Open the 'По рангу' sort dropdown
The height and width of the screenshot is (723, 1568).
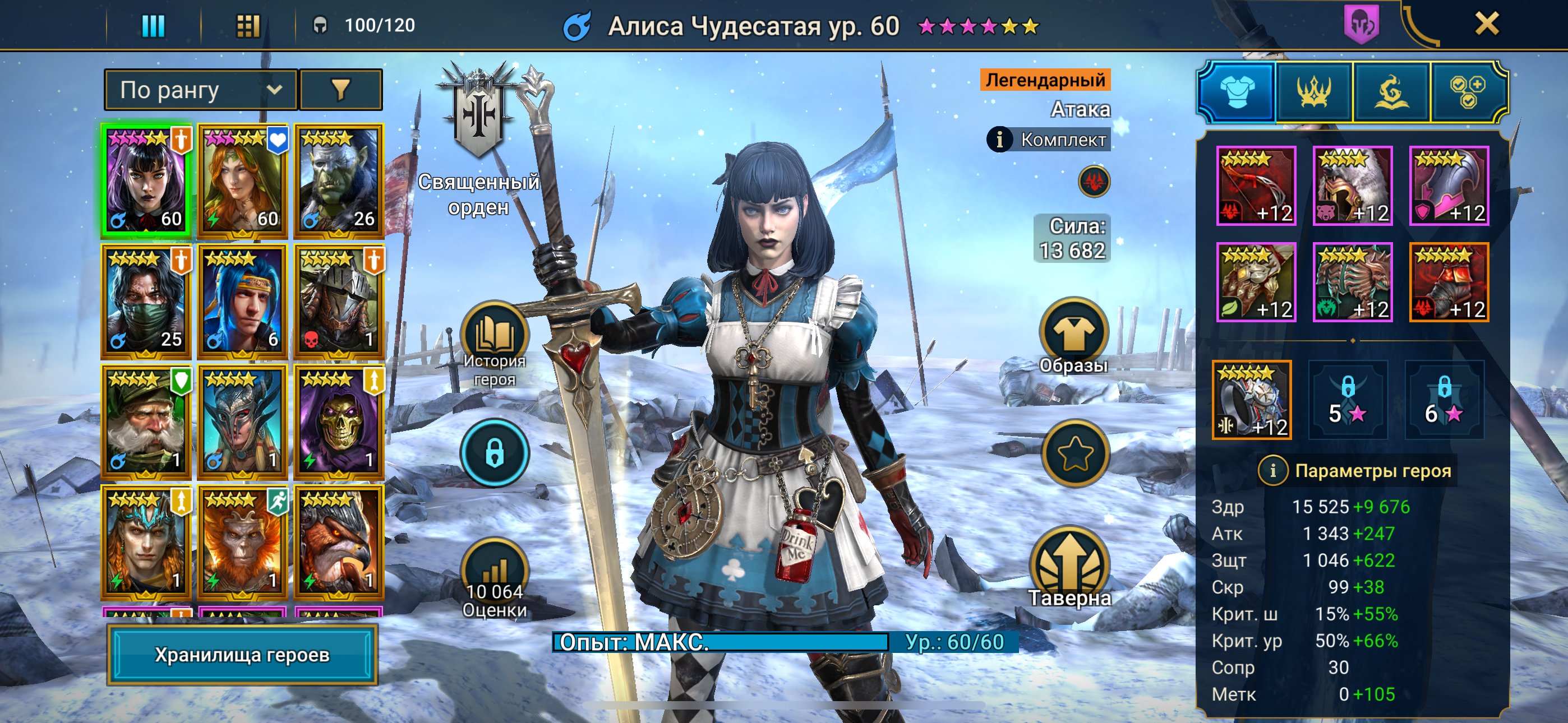(200, 90)
